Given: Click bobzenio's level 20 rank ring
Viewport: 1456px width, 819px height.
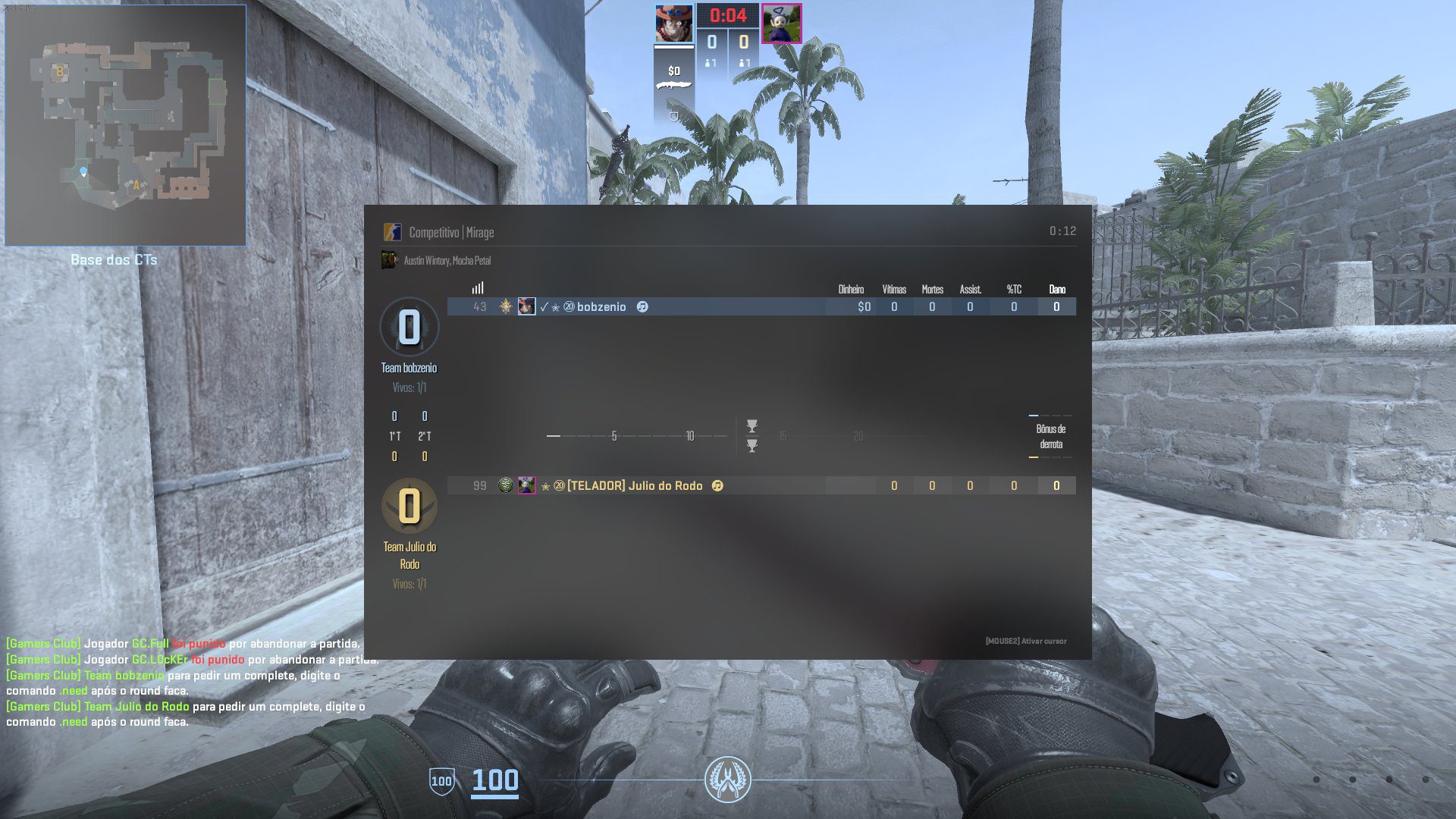Looking at the screenshot, I should (569, 306).
